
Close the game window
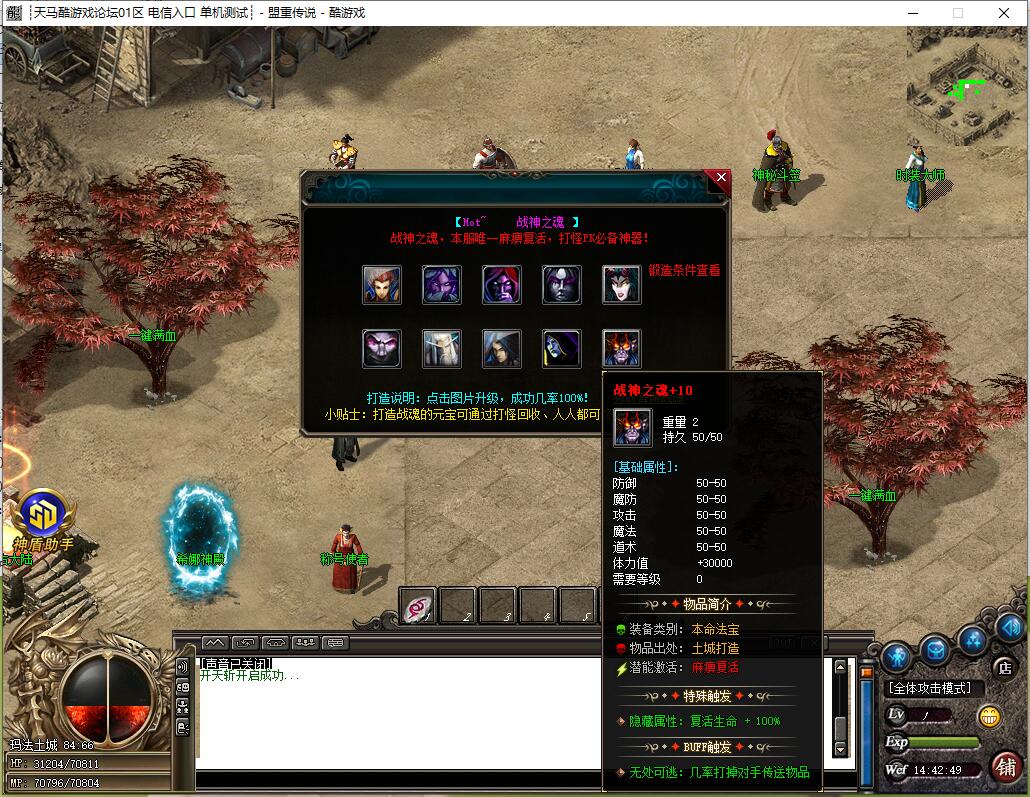tap(1004, 13)
